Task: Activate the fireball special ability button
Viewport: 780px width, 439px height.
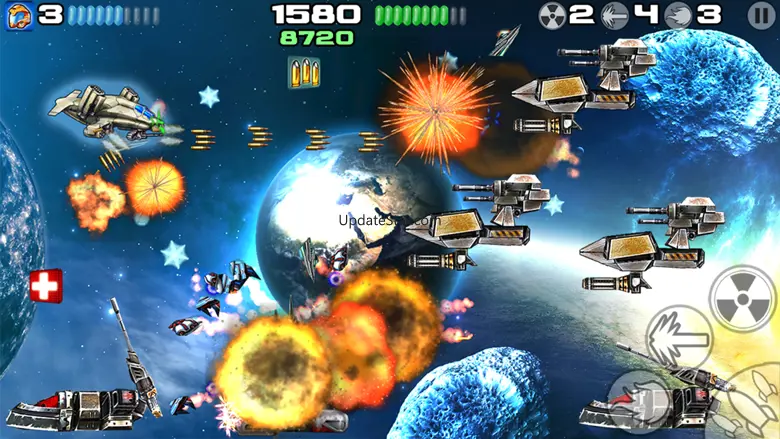Action: tap(640, 400)
